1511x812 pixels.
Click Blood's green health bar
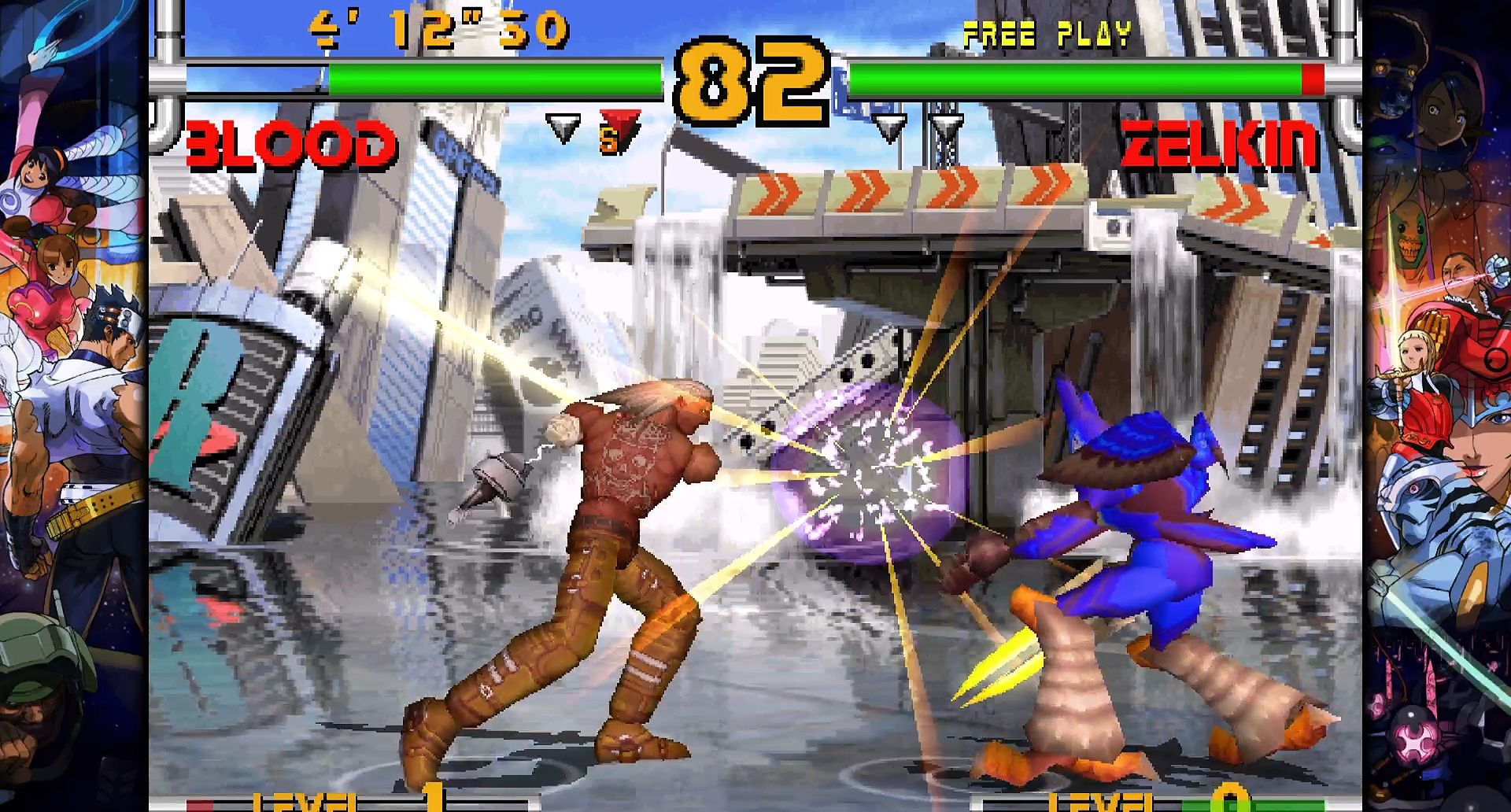click(496, 79)
